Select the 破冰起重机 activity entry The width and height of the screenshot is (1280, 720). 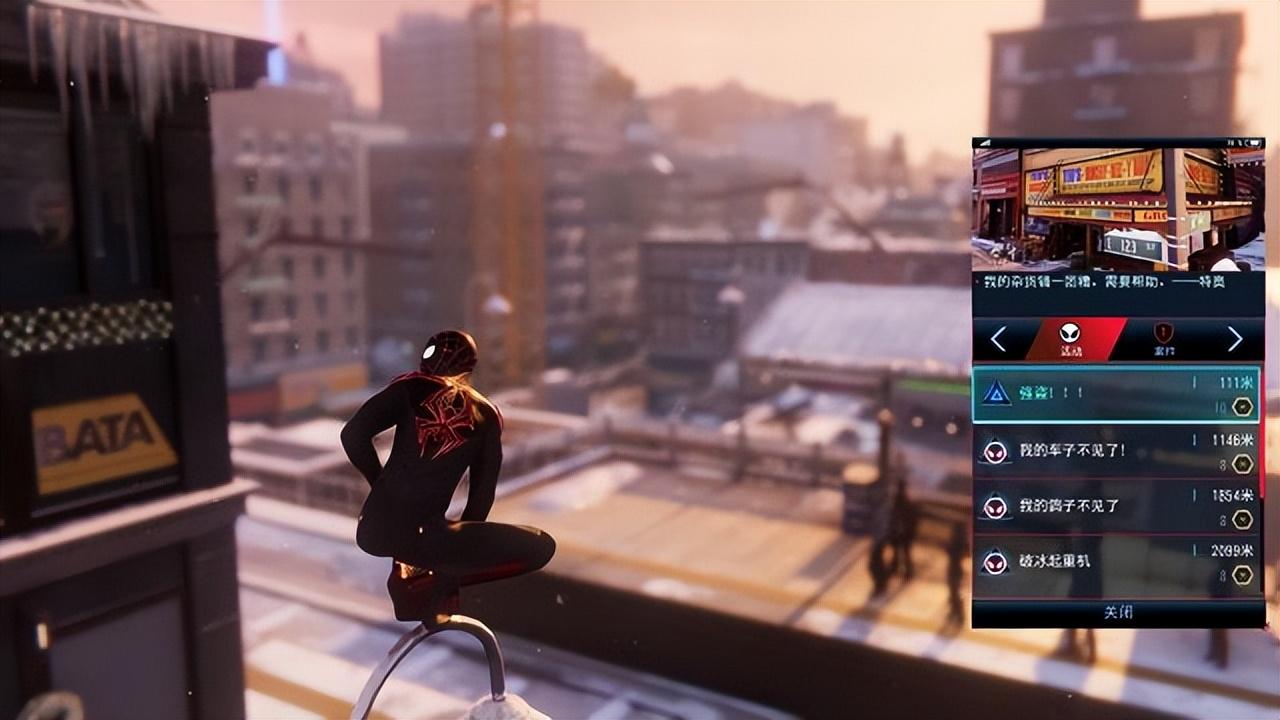tap(1115, 562)
